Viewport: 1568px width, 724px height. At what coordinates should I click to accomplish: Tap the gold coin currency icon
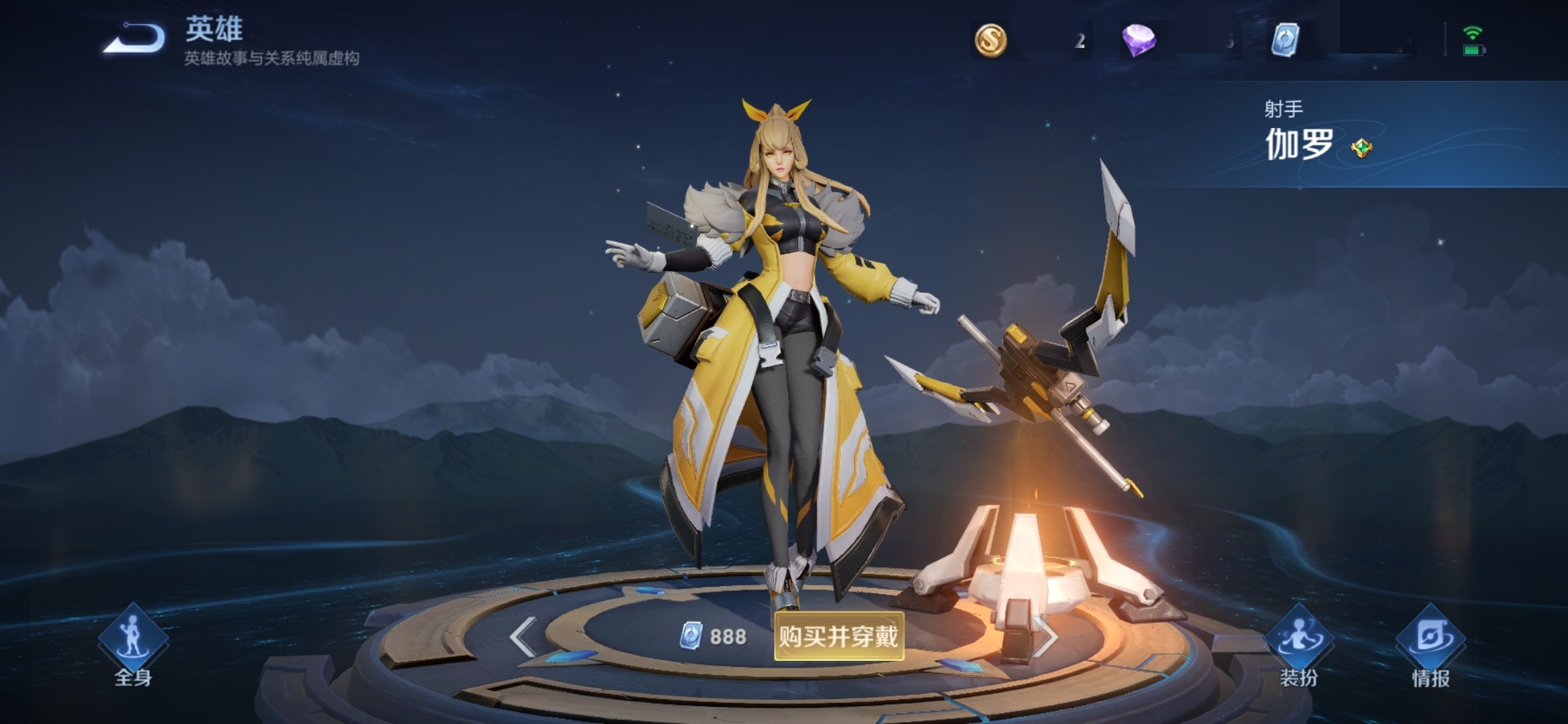click(x=990, y=40)
